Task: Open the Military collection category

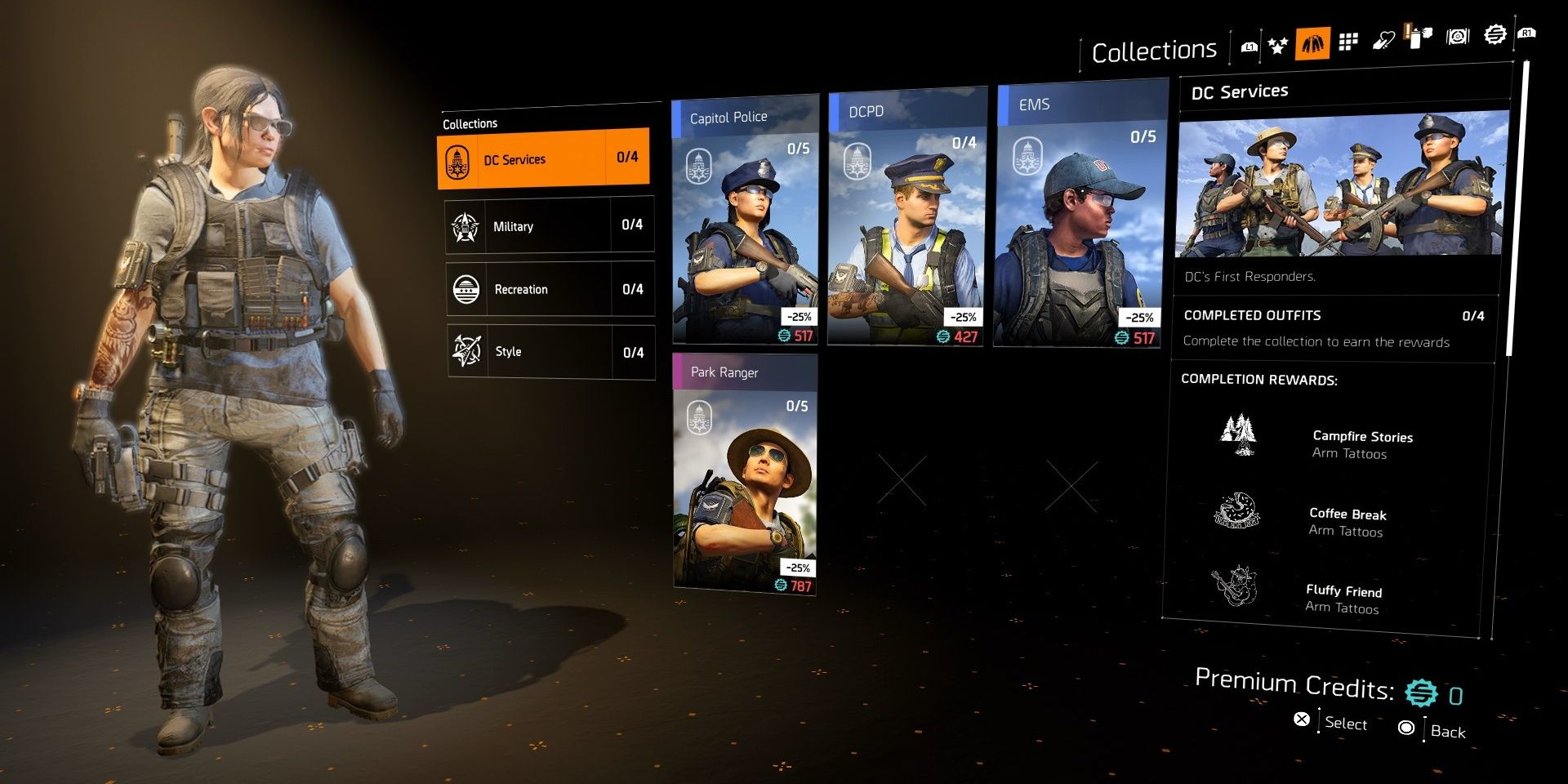Action: tap(550, 225)
